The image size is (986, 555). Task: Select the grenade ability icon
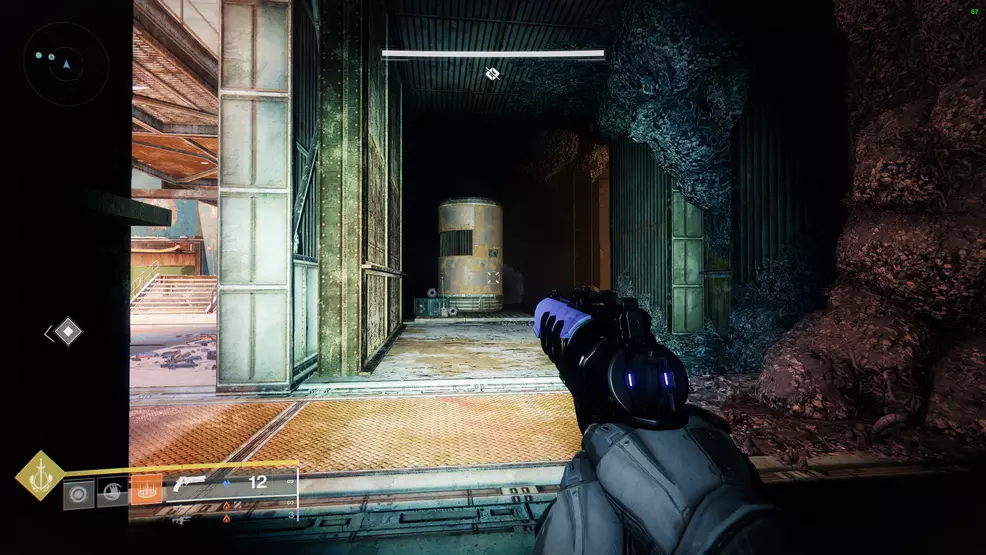[x=78, y=492]
